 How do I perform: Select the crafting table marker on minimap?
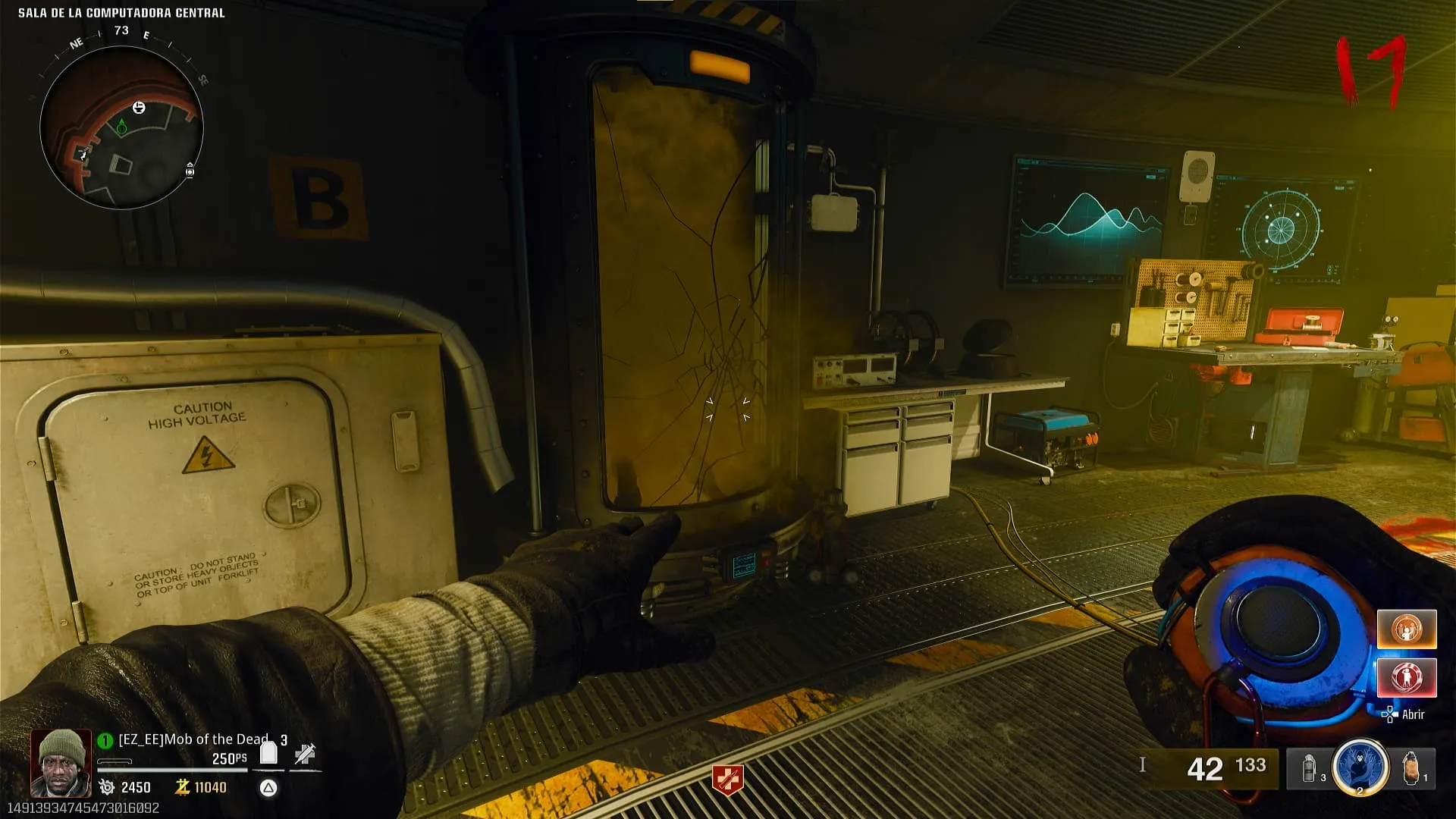pyautogui.click(x=139, y=108)
